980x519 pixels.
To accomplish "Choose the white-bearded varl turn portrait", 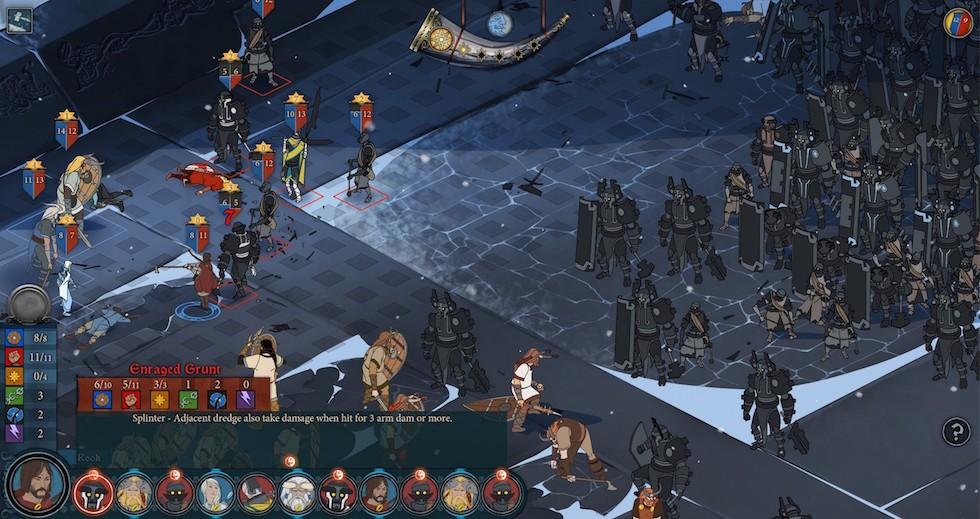I will [x=297, y=492].
